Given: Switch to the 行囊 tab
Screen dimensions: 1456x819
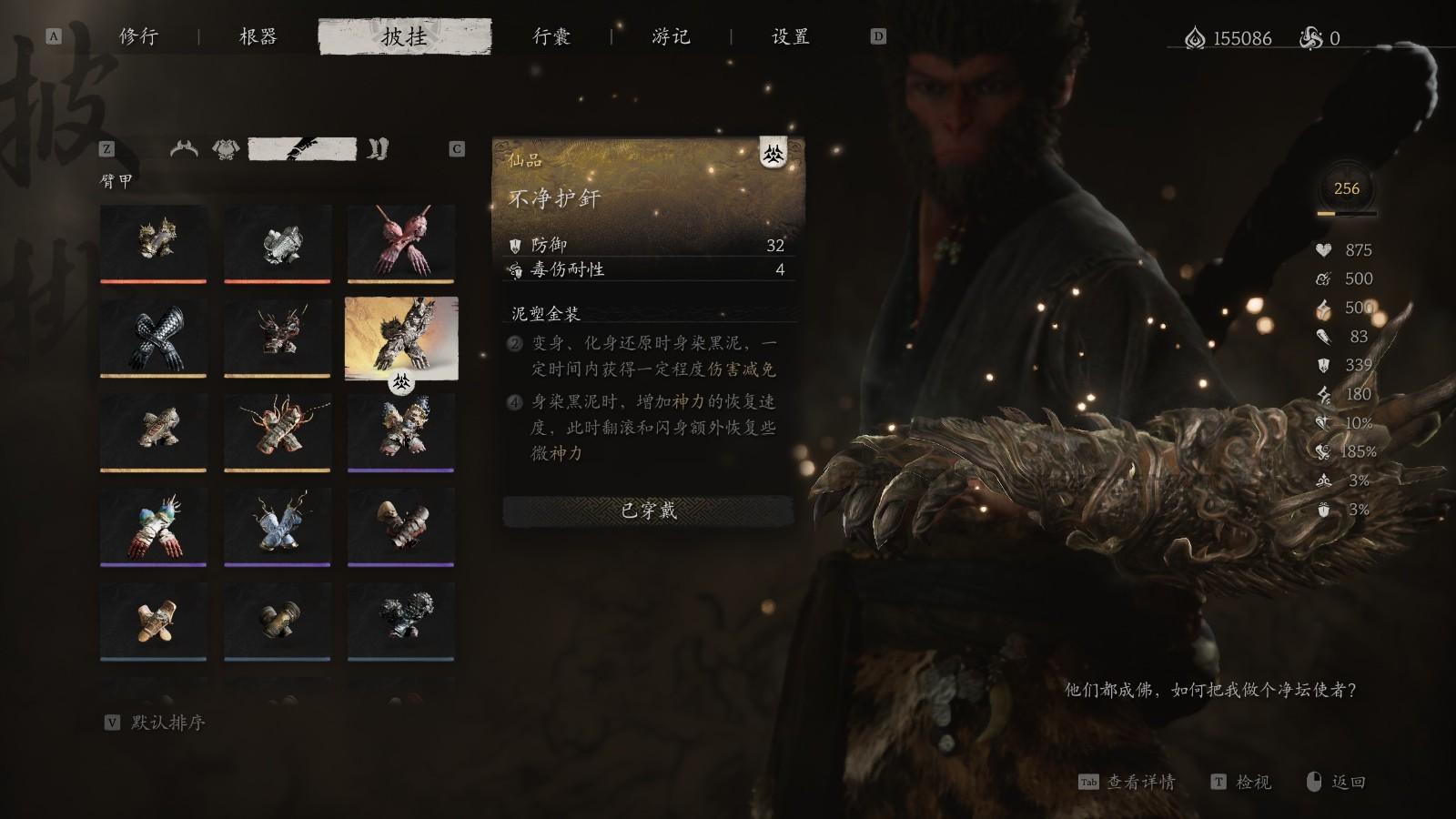Looking at the screenshot, I should coord(552,37).
